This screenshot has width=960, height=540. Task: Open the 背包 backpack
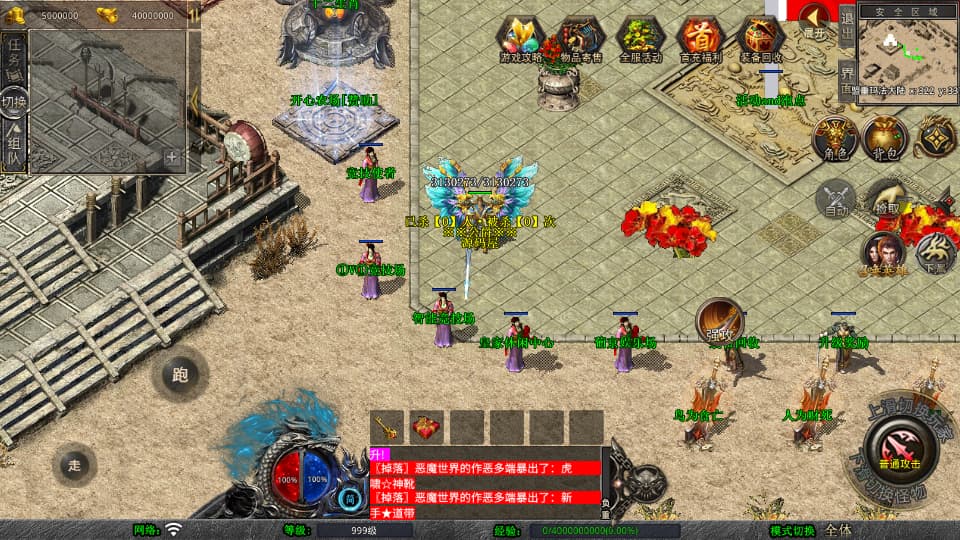click(884, 138)
